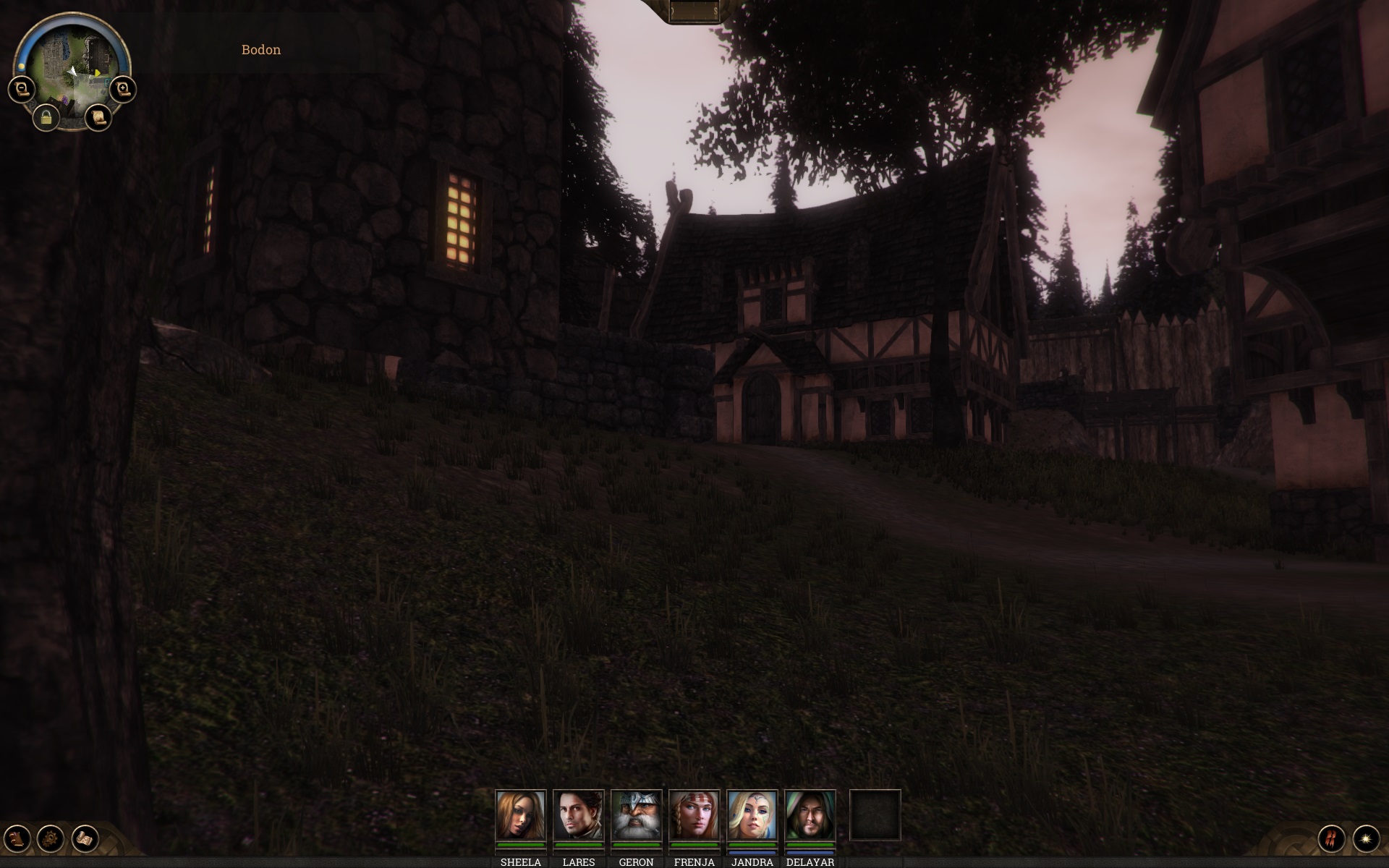Open the map scroll icon in bottom bar

85,838
